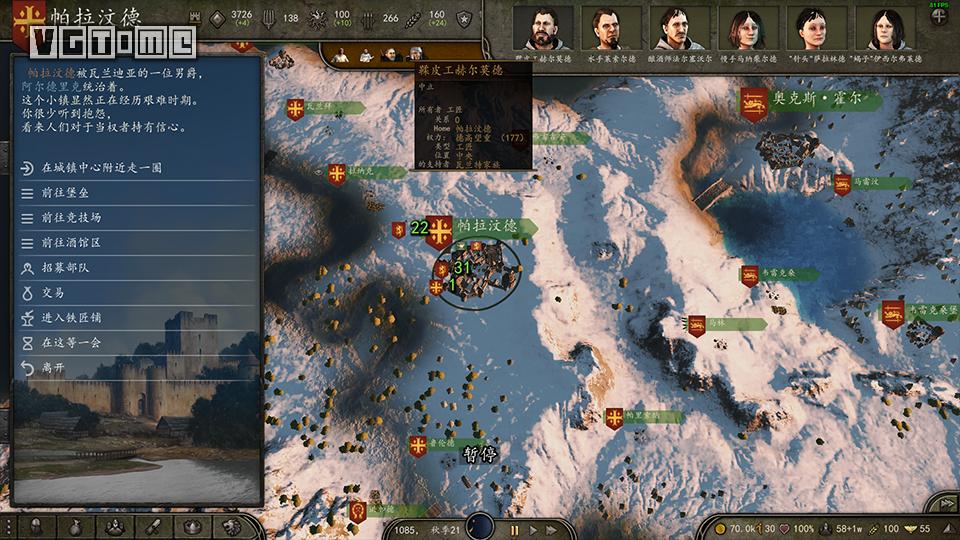
Task: Click the faction banner beside town name
Action: [28, 17]
